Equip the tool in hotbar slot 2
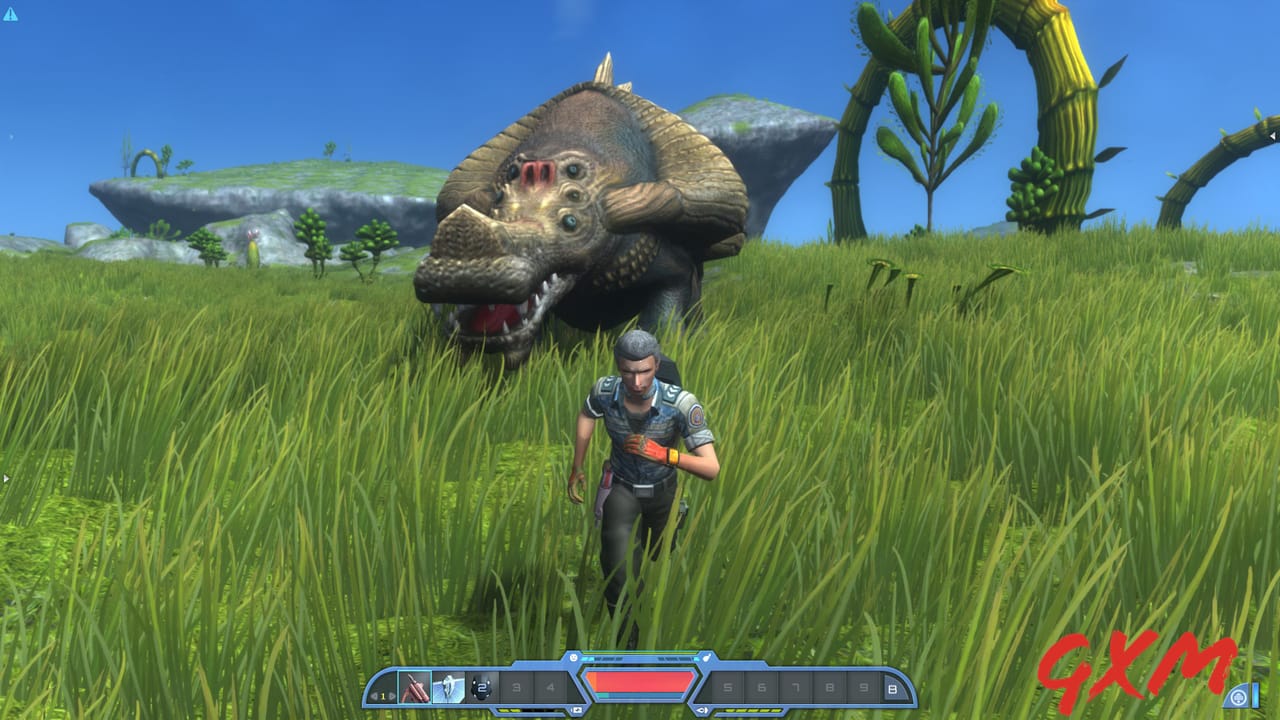Screen dimensions: 1280x720 click(448, 686)
